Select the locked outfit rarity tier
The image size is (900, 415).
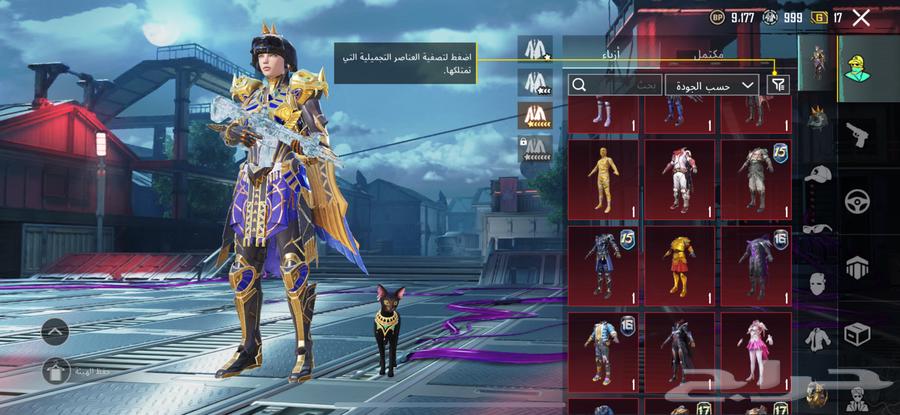537,150
